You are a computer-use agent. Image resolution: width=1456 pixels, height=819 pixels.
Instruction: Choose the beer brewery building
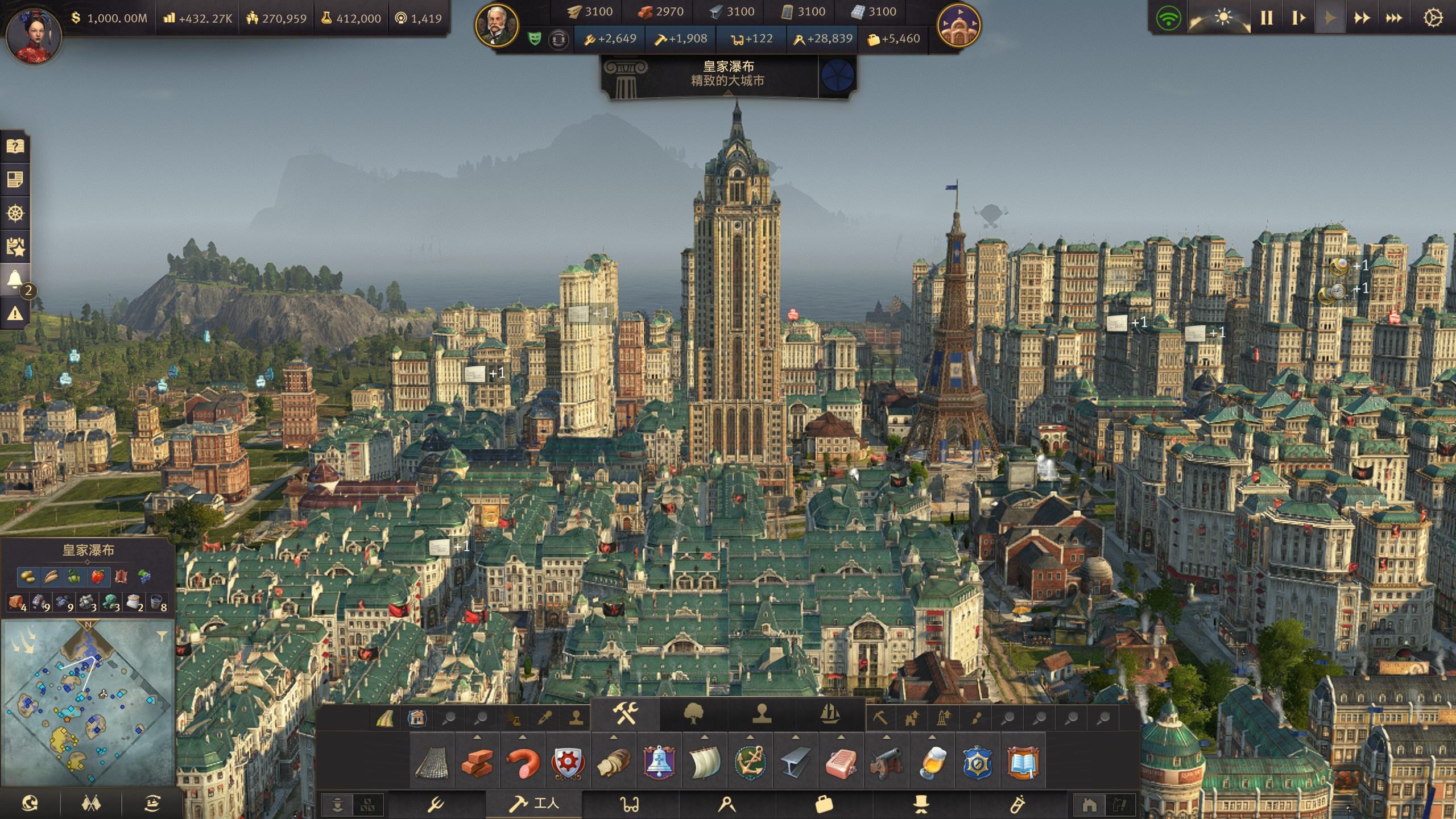932,762
